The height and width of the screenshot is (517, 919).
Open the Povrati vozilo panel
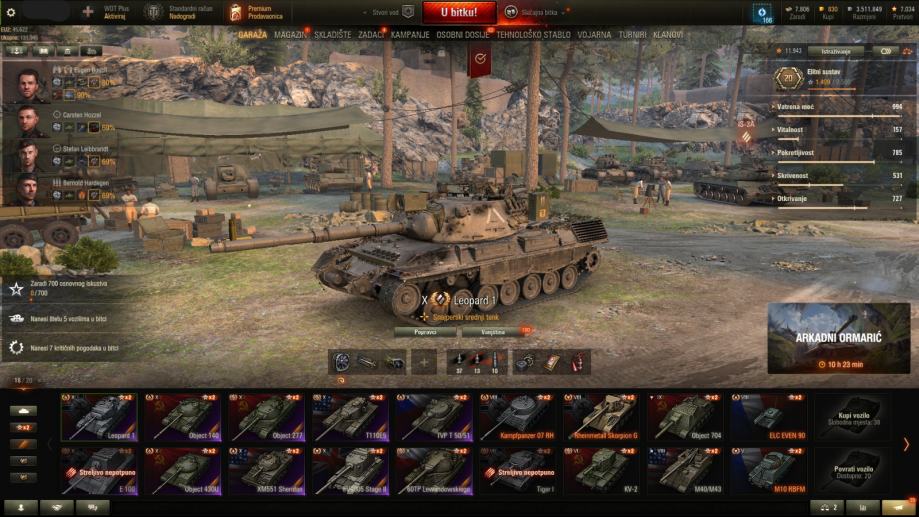click(857, 470)
